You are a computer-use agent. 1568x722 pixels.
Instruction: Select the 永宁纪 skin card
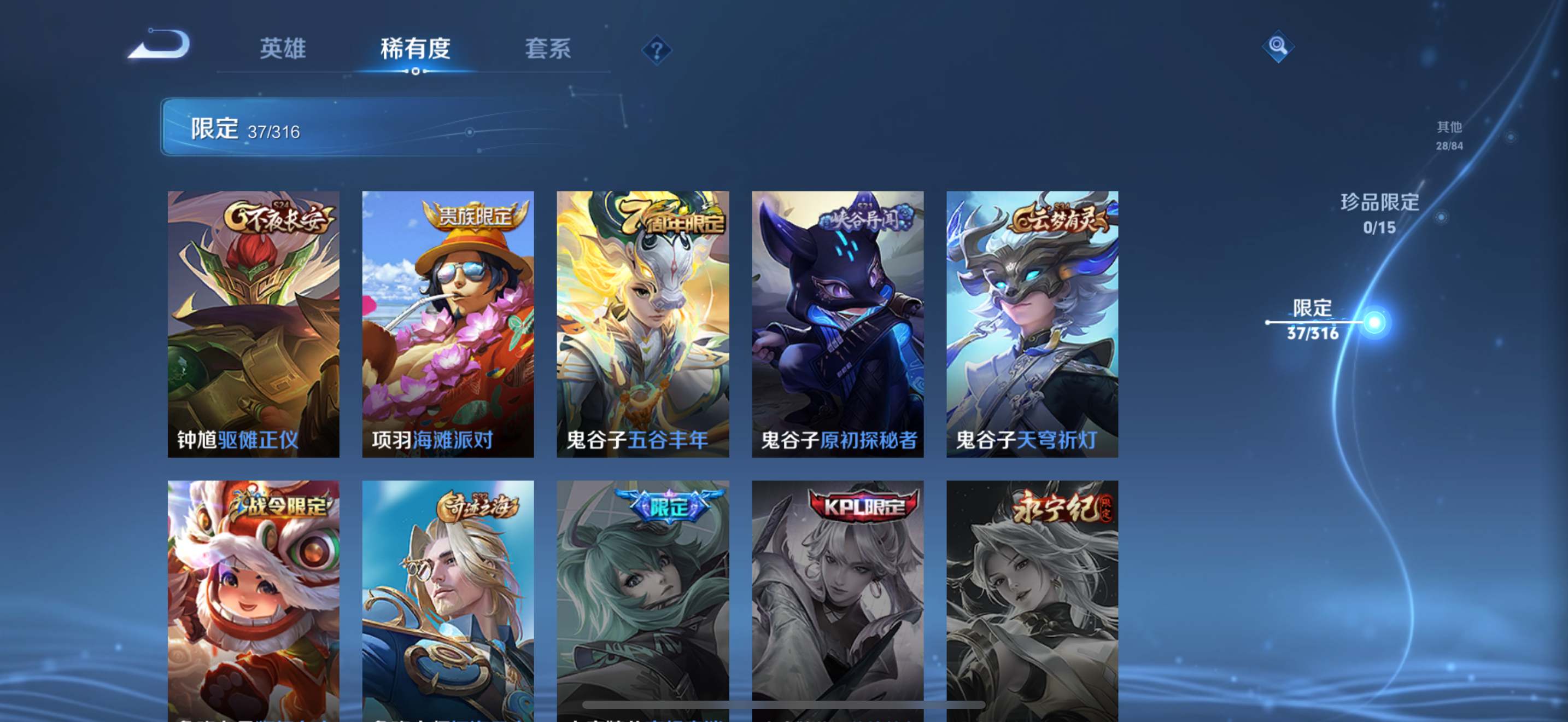(1032, 599)
